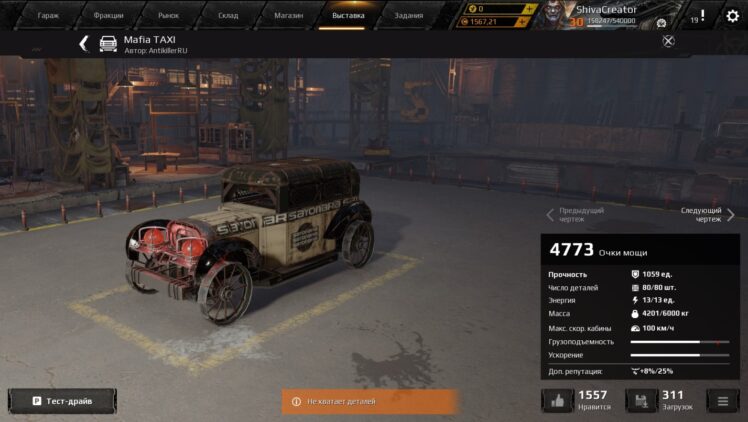Select the Выставка exhibition tab
748x422 pixels.
348,16
